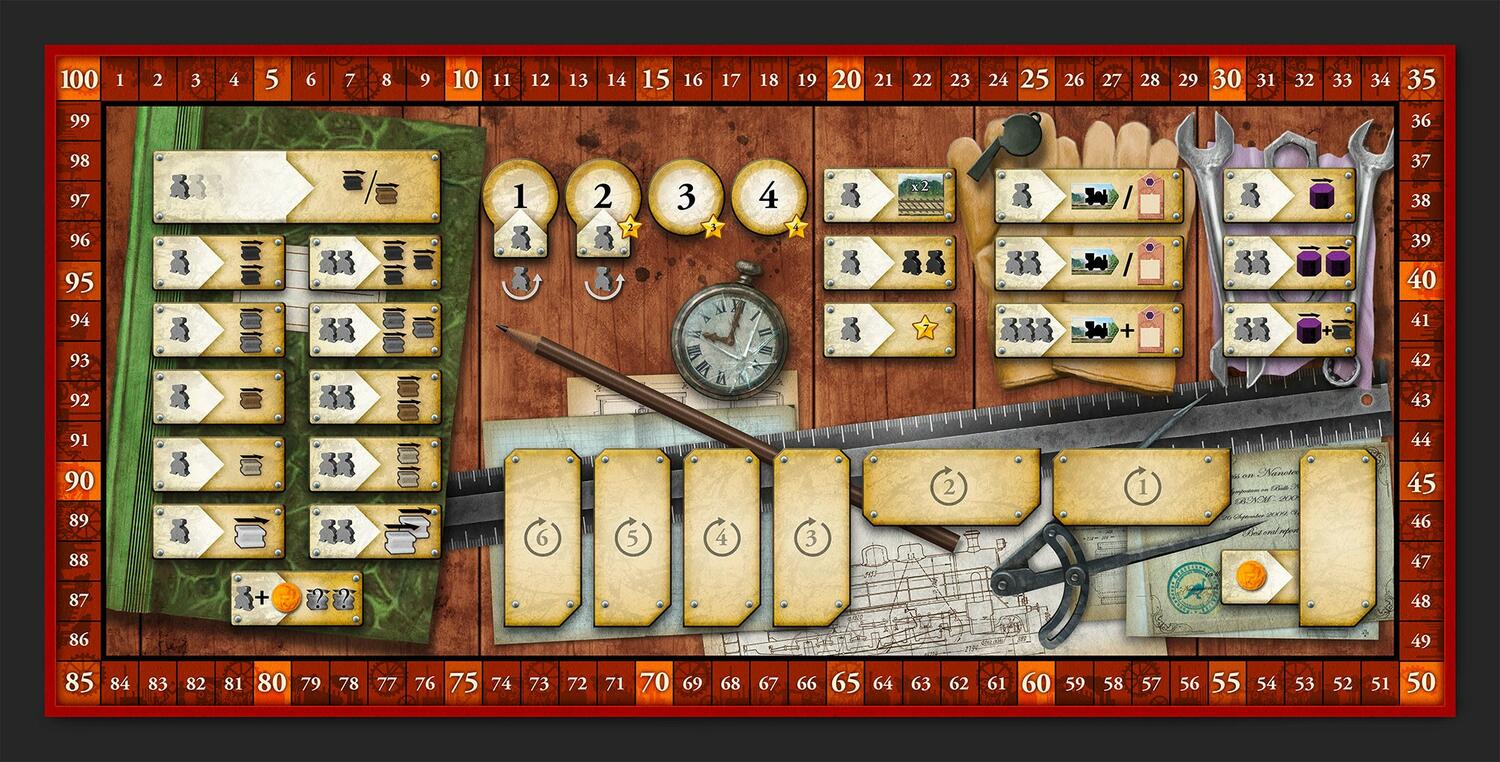
Task: Select the wide track-choice space atop the green book
Action: tap(296, 187)
